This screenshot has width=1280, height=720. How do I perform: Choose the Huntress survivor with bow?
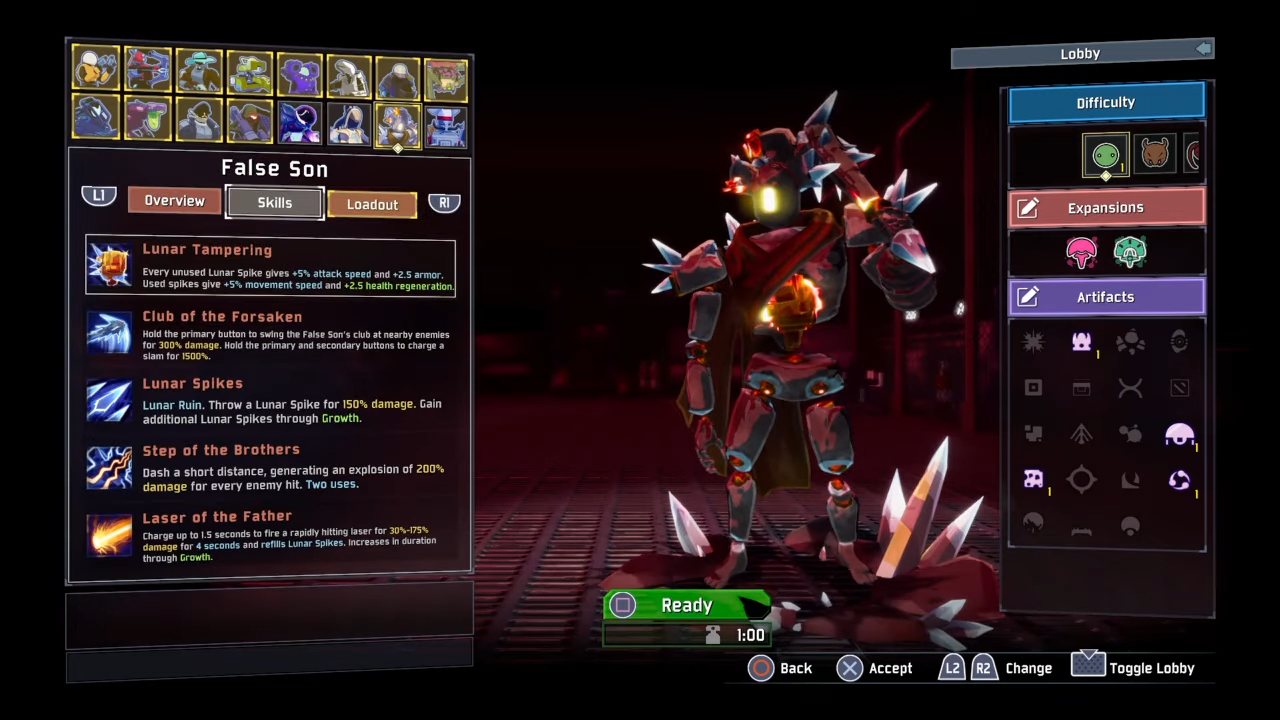tap(148, 70)
